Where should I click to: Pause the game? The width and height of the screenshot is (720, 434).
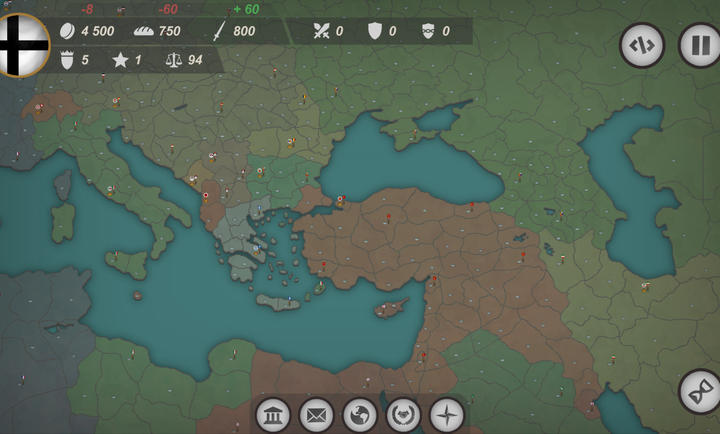(699, 45)
